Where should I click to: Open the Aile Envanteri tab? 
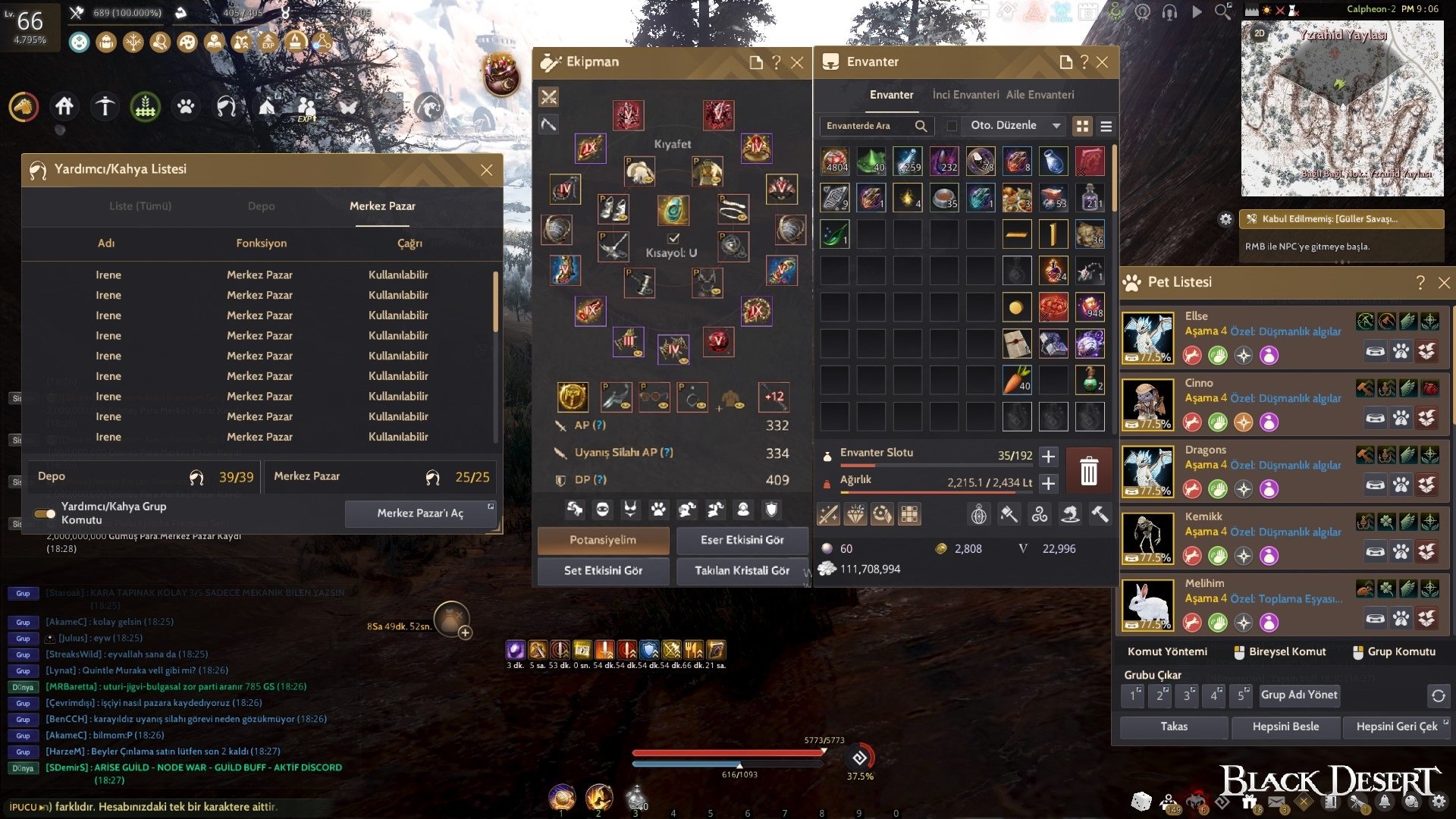click(1040, 95)
